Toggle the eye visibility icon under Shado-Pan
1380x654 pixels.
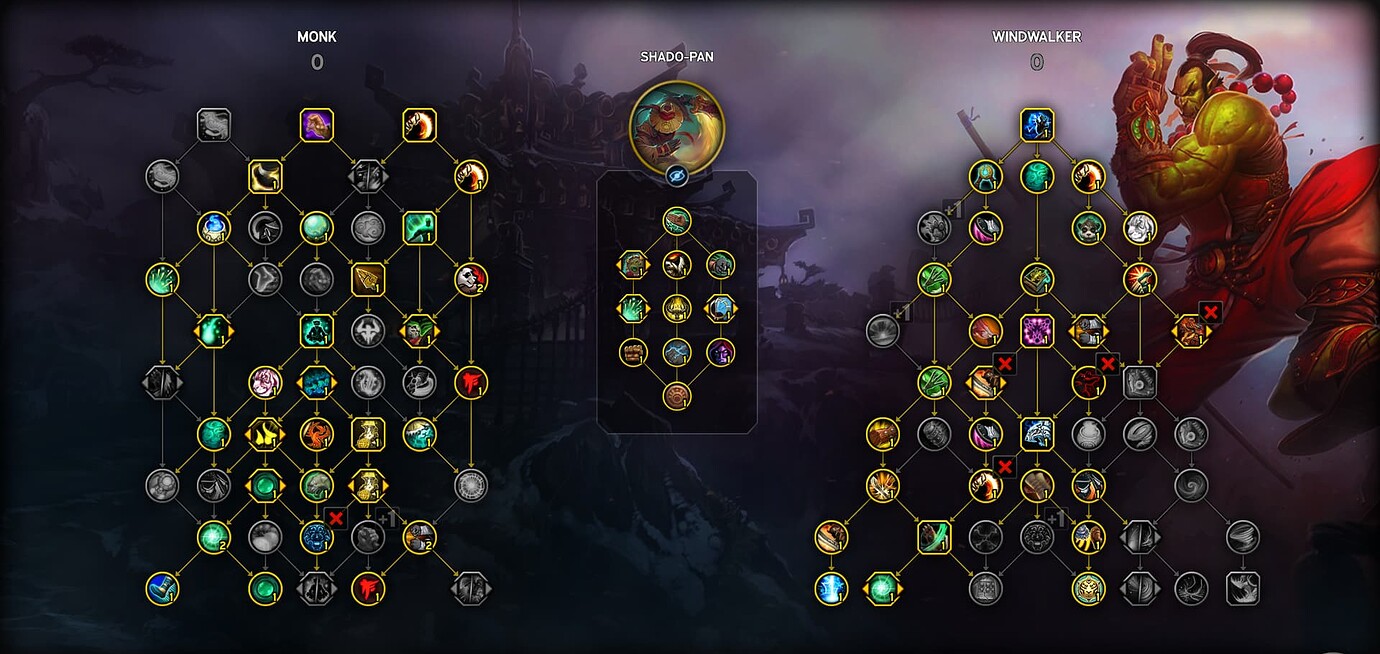[x=676, y=176]
